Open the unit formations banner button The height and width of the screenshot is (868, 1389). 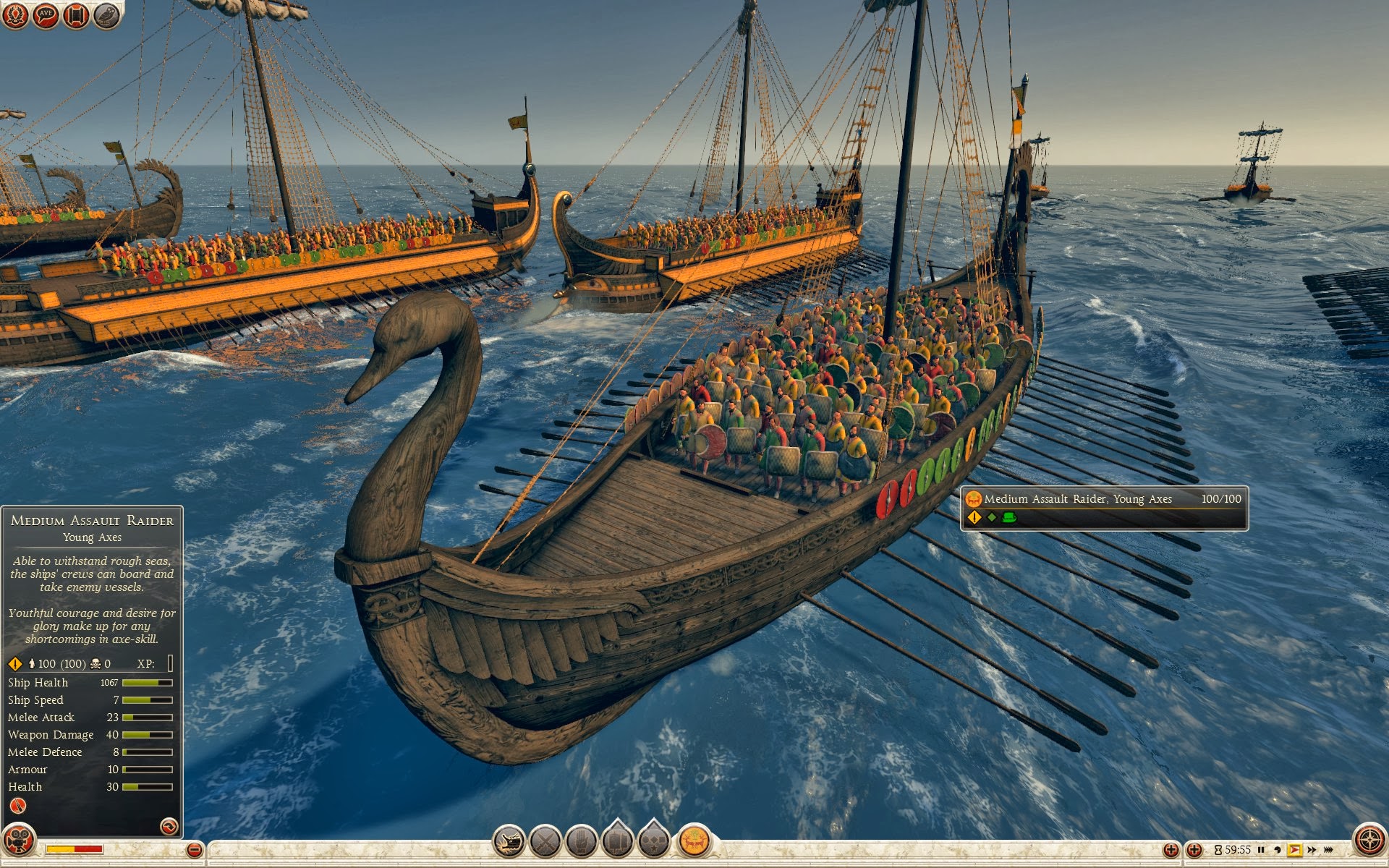tap(617, 840)
